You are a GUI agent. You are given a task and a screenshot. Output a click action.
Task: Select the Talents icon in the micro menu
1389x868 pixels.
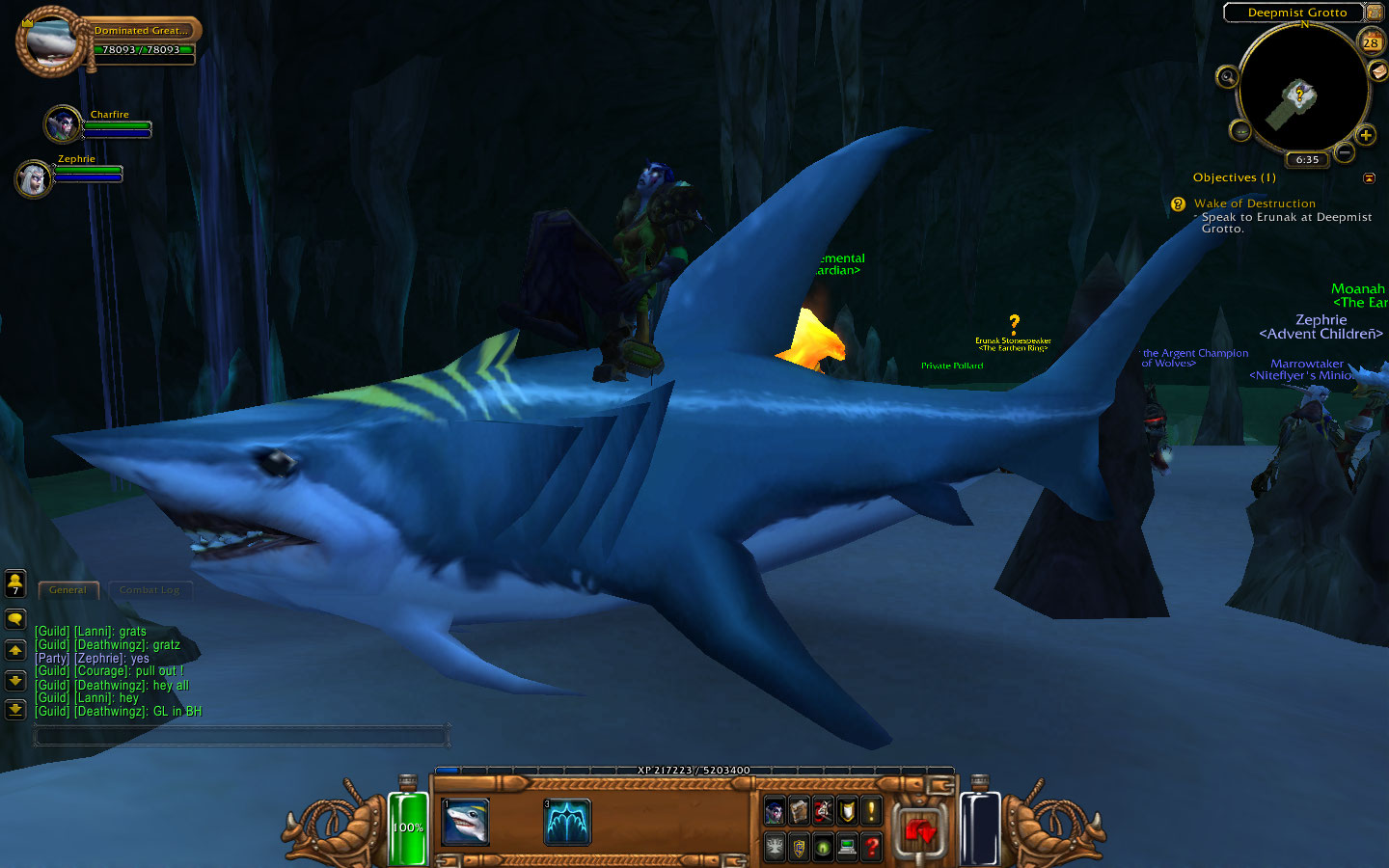(x=821, y=810)
